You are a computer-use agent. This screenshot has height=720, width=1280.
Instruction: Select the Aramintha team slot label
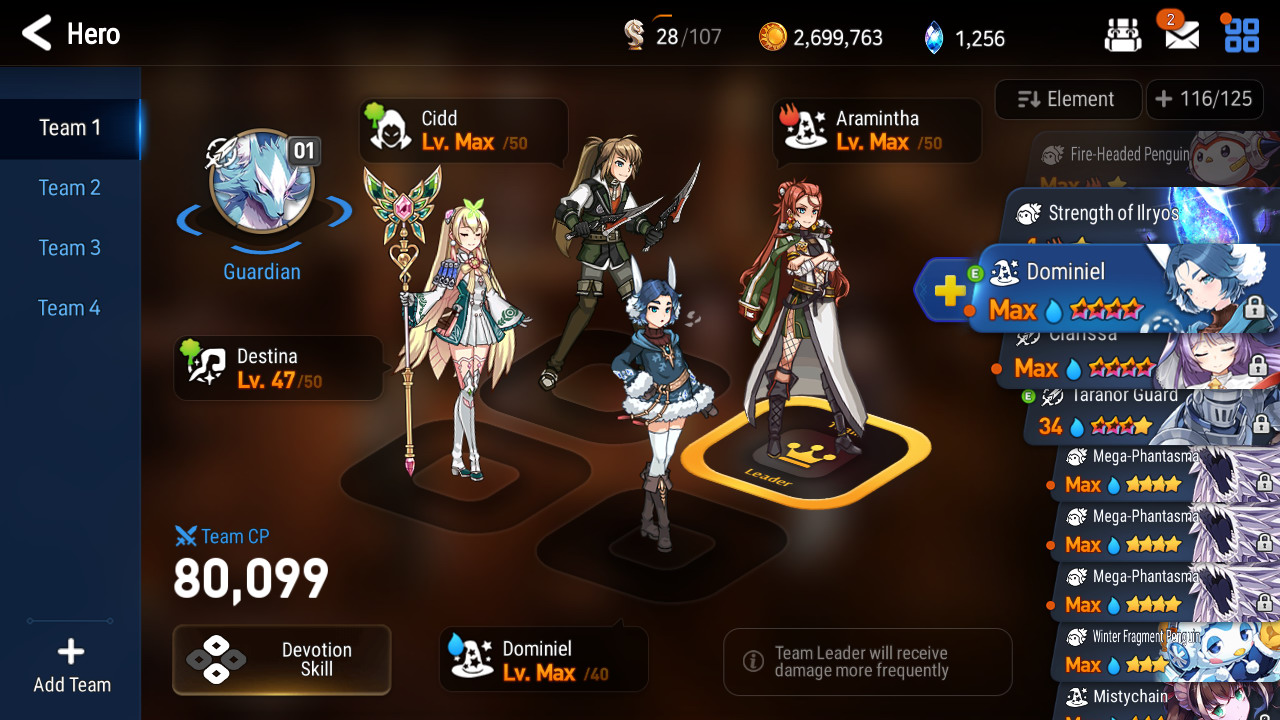(x=876, y=131)
